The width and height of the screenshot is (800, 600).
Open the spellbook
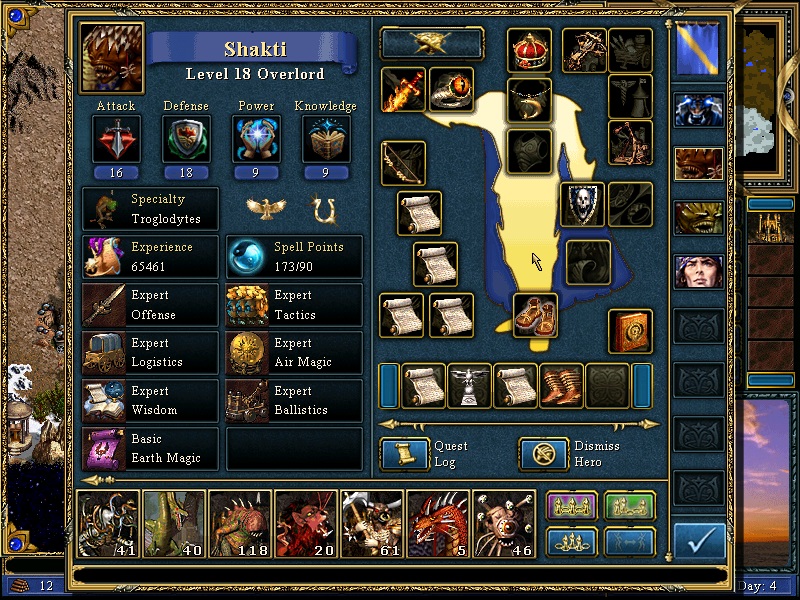(x=630, y=331)
